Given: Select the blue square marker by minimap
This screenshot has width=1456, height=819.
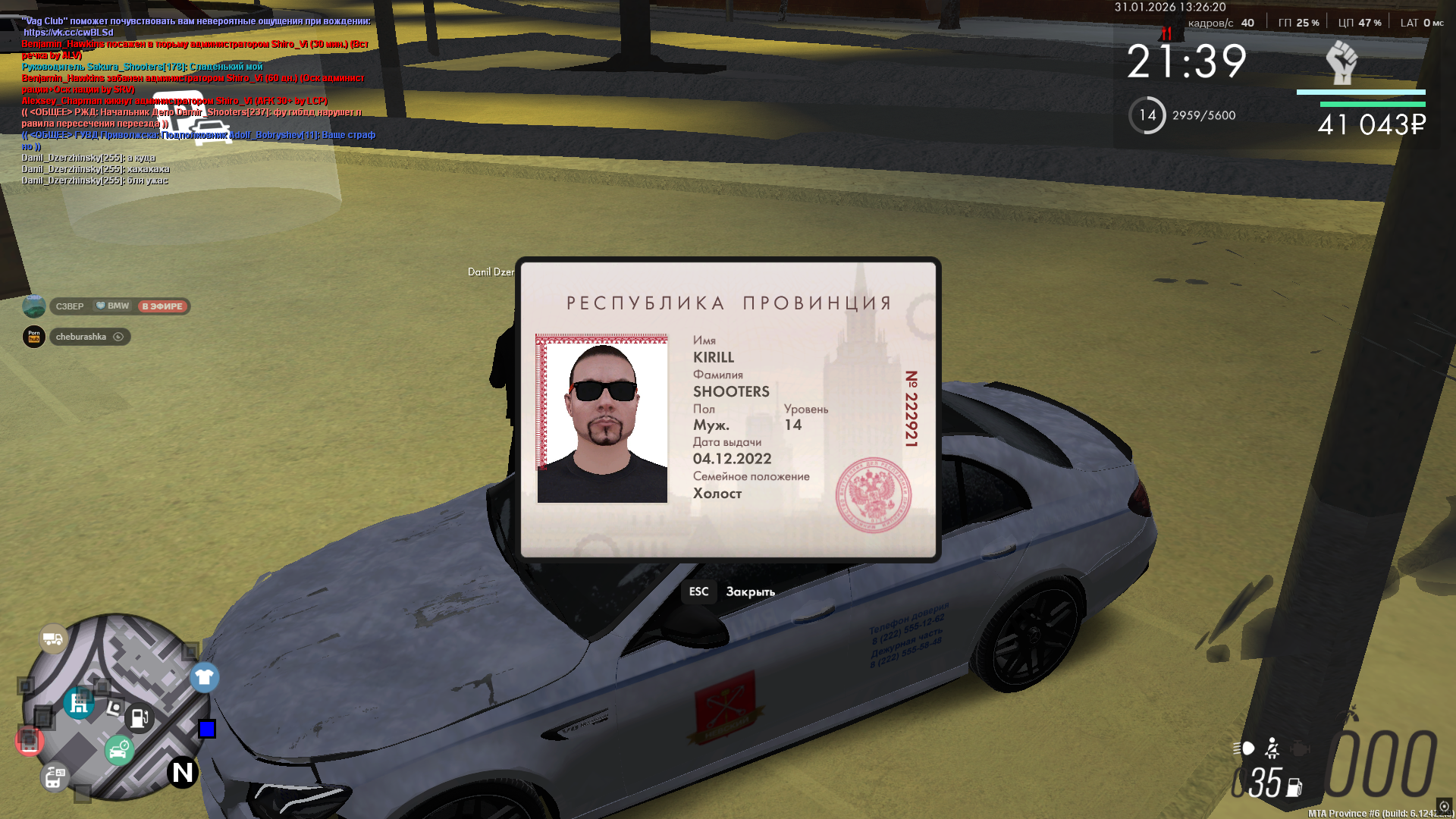Looking at the screenshot, I should [x=207, y=729].
